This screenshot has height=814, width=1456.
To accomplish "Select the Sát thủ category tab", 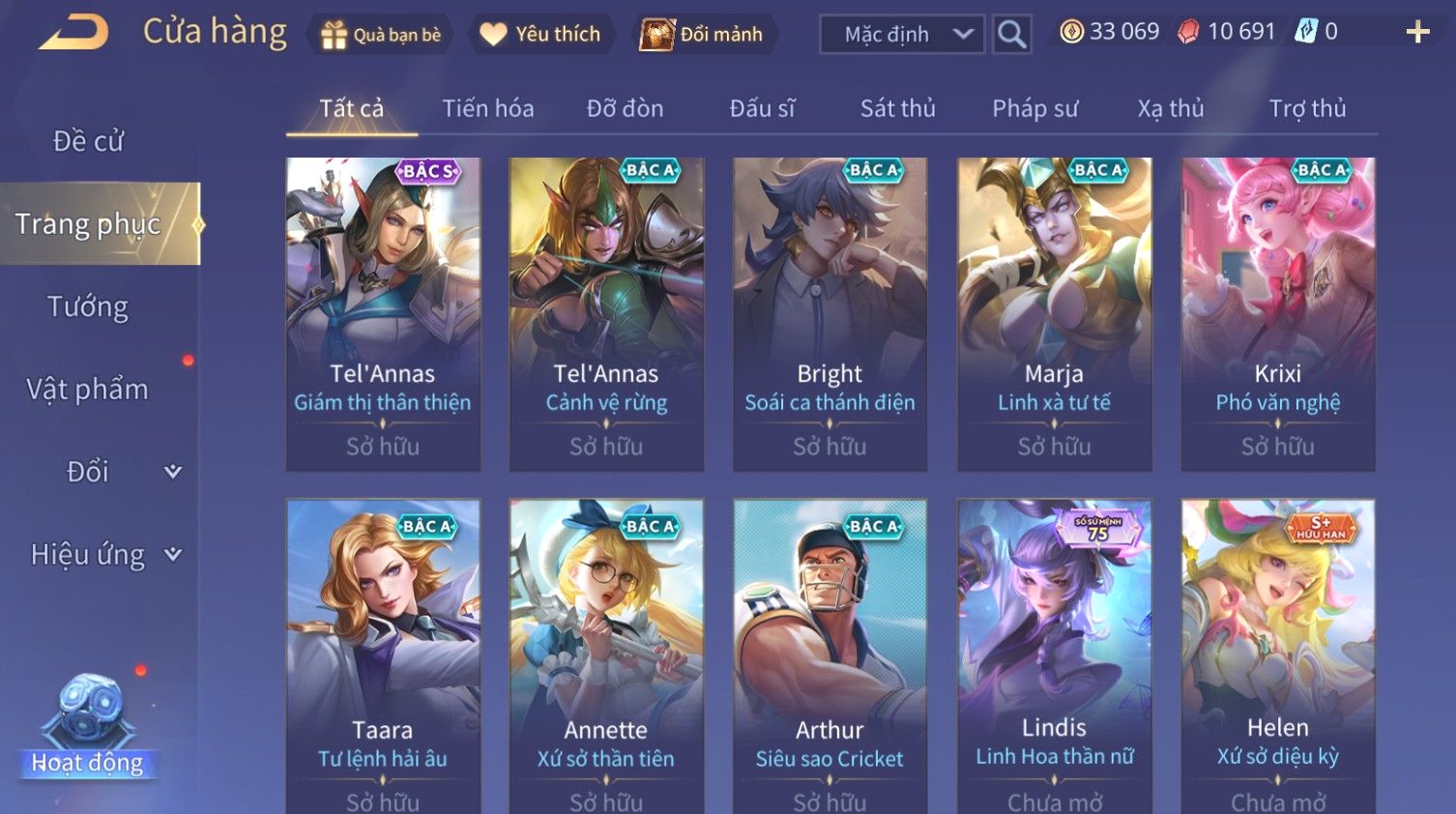I will (x=897, y=108).
